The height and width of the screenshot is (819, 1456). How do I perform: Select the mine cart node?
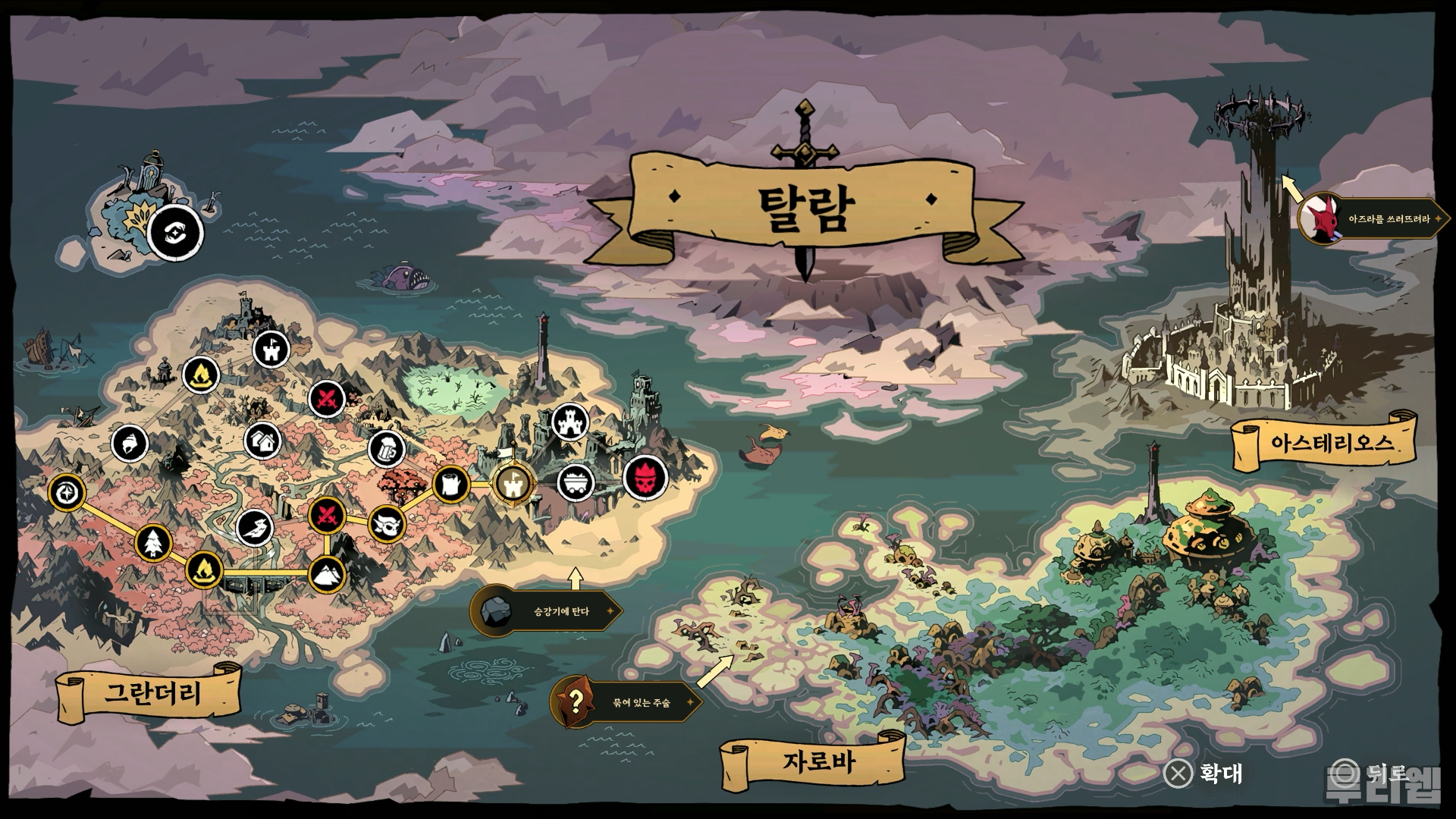pos(576,483)
